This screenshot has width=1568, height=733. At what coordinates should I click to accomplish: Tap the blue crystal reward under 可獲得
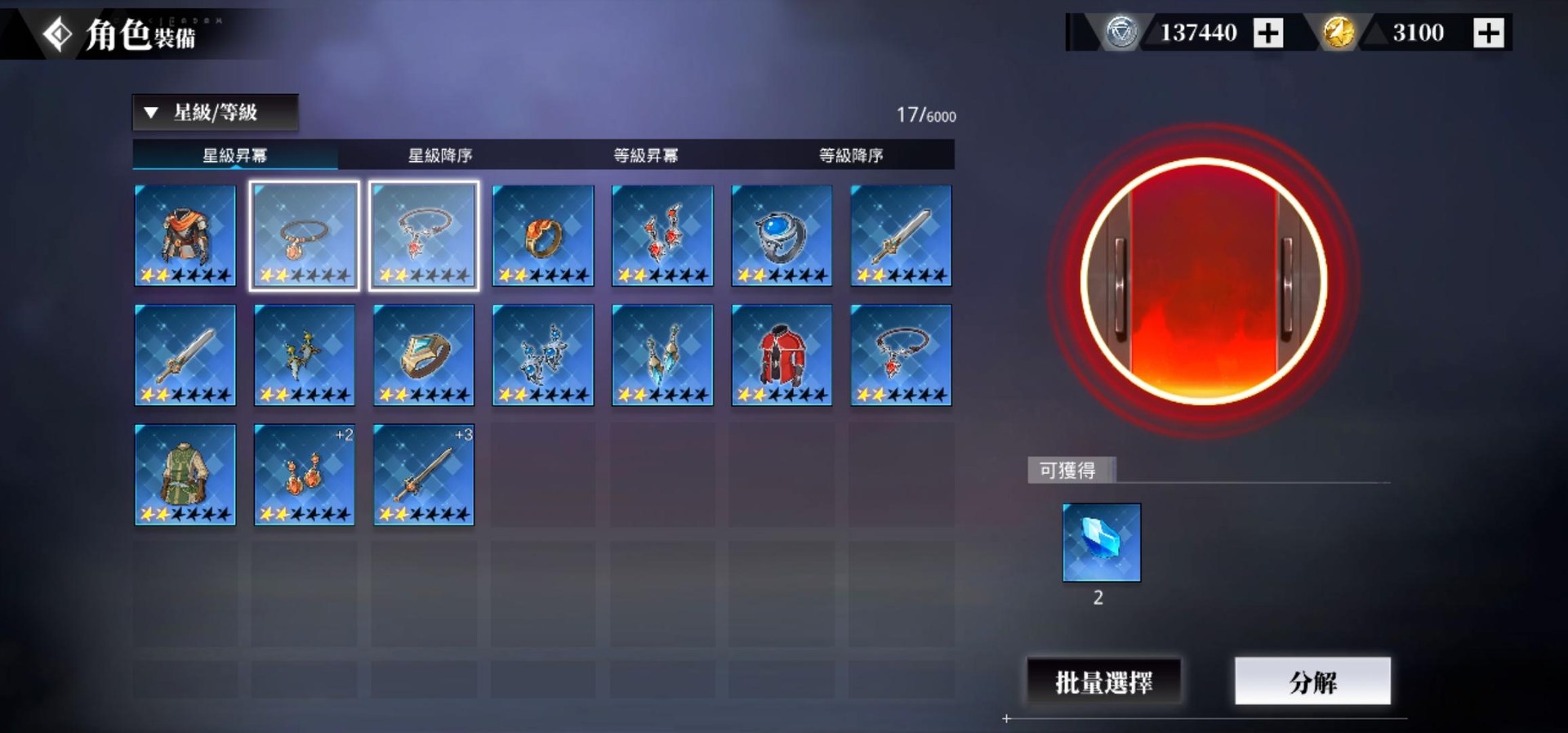coord(1101,542)
